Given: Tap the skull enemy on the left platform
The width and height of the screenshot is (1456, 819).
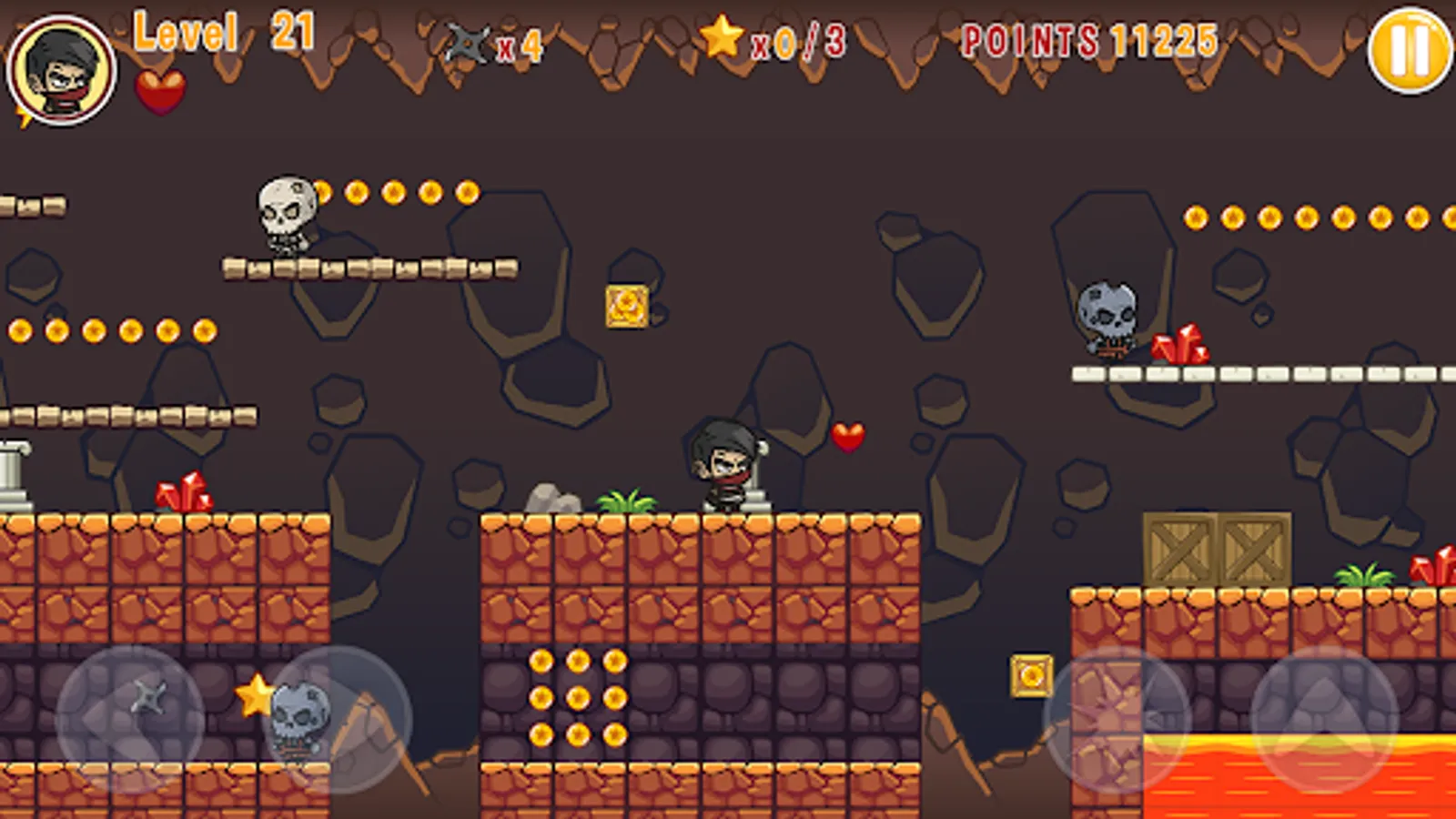Looking at the screenshot, I should click(x=285, y=216).
